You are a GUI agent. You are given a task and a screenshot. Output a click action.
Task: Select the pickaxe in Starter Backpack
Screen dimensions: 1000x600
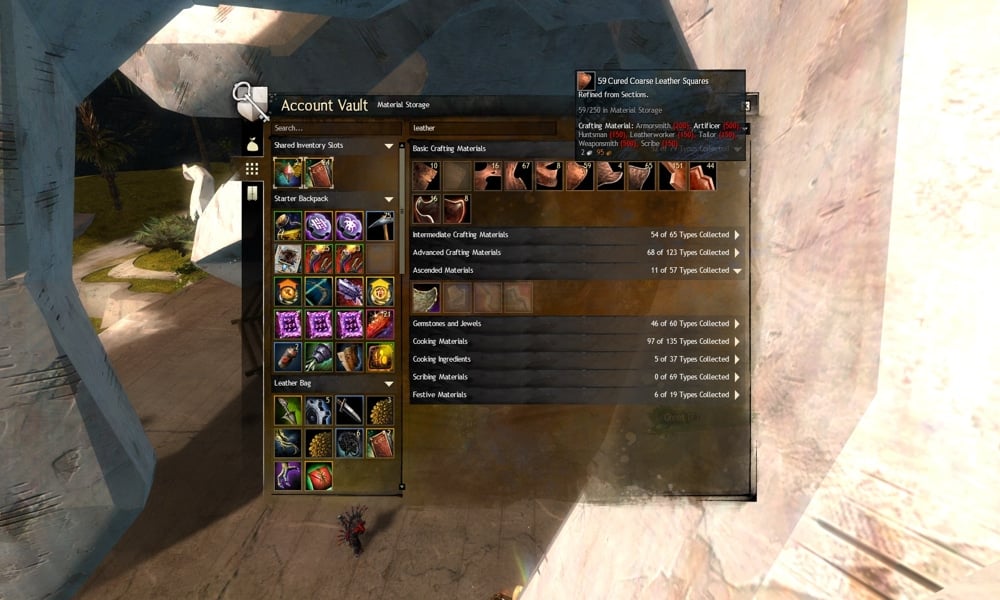click(x=380, y=226)
